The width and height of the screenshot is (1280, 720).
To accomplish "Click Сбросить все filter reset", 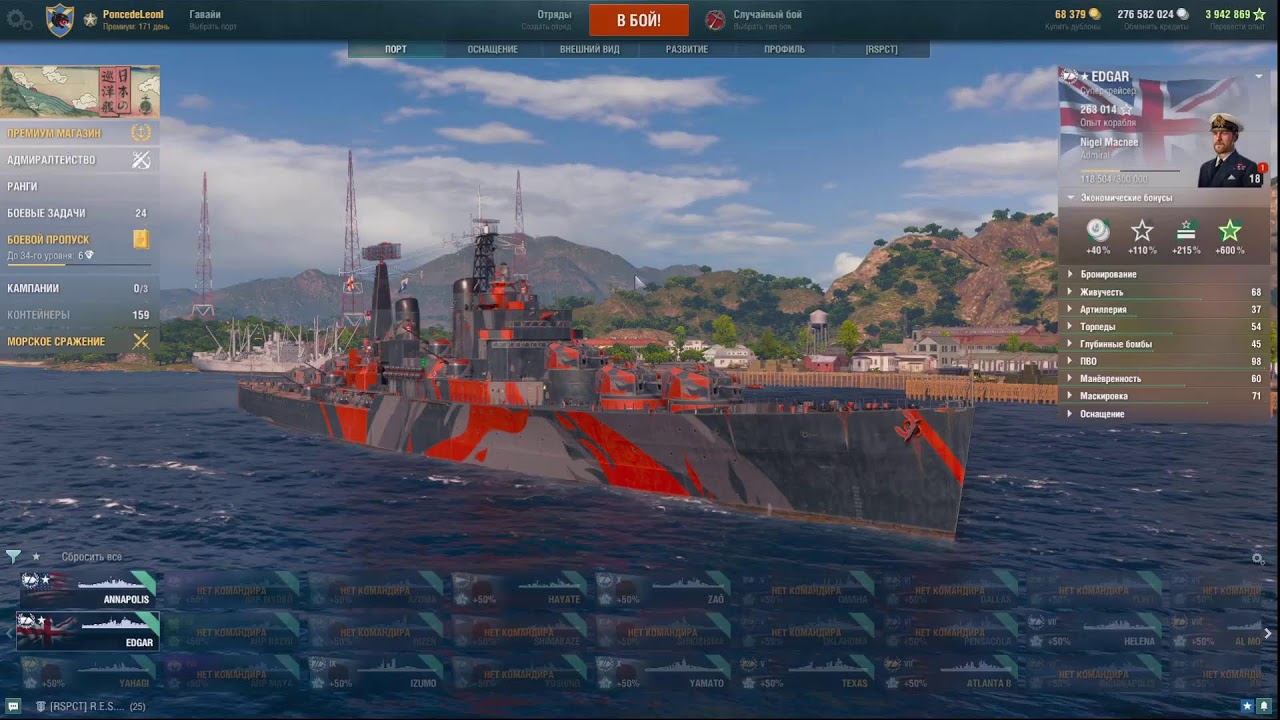I will coord(92,557).
